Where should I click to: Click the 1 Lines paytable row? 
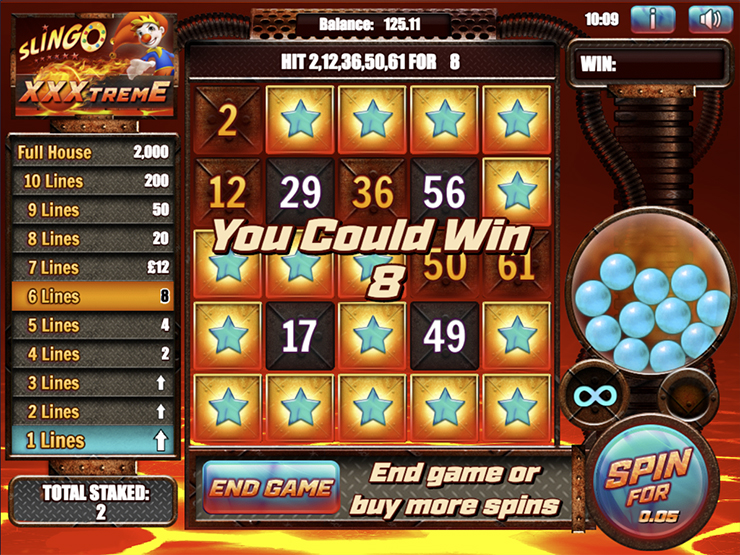[93, 441]
